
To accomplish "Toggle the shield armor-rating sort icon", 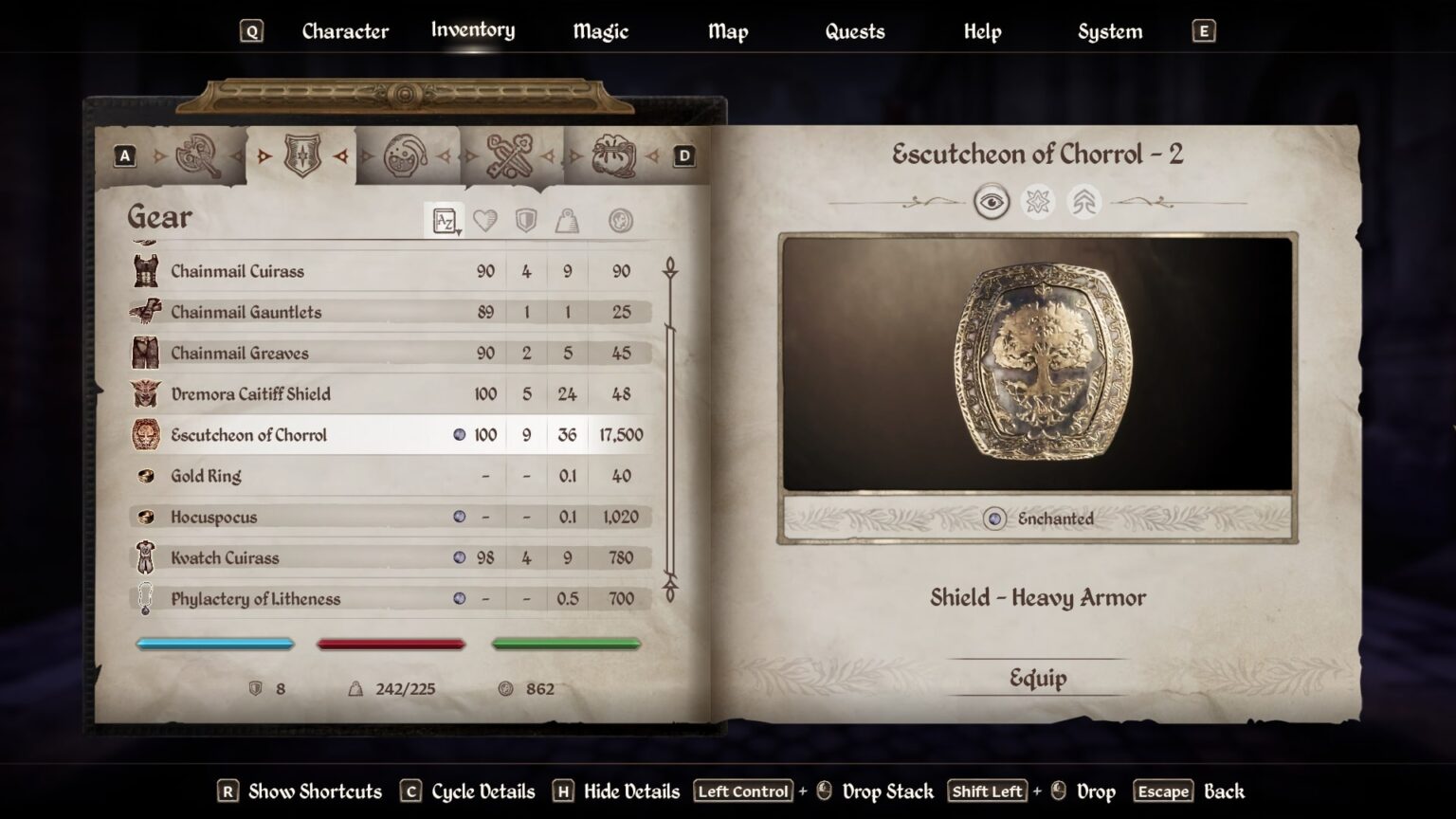I will tap(524, 219).
